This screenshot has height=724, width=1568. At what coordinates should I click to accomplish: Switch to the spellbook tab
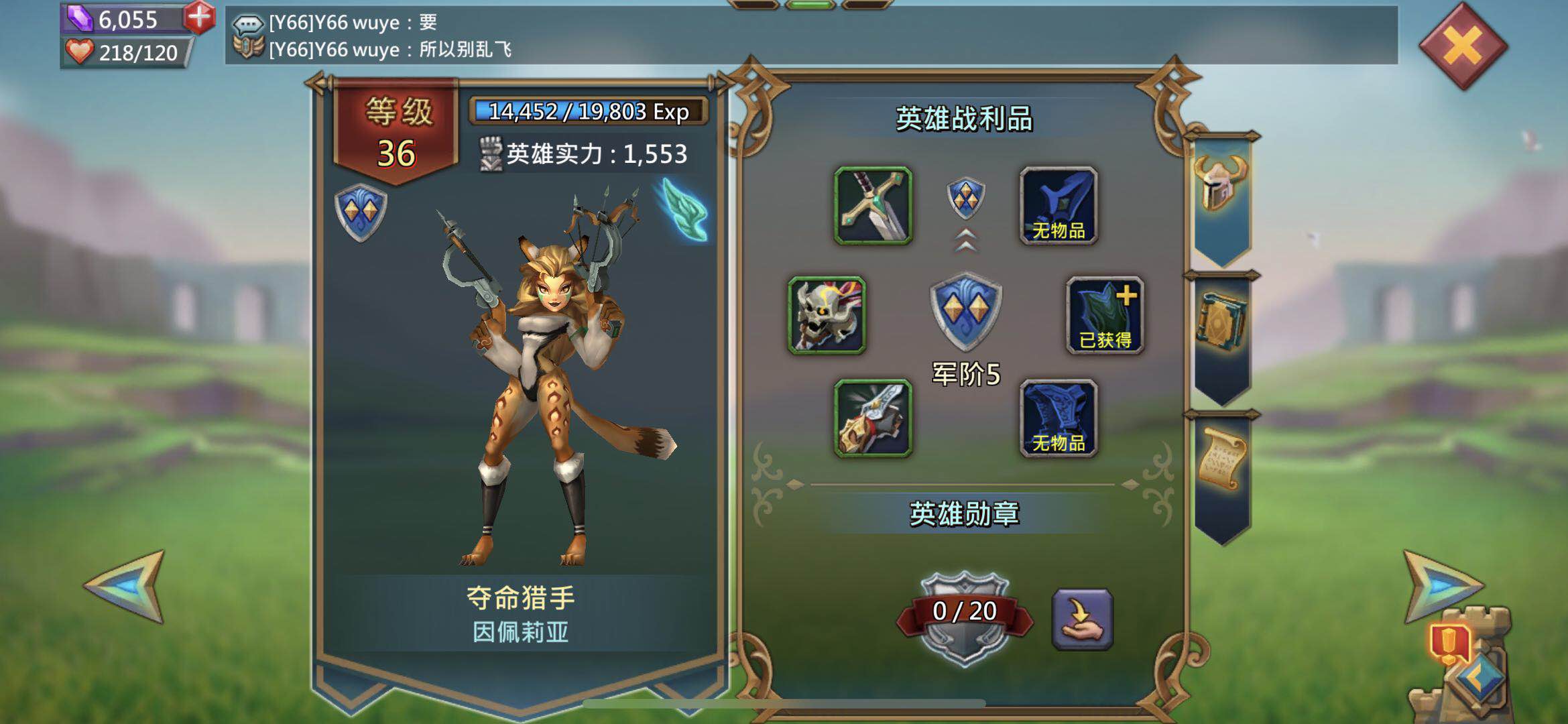pyautogui.click(x=1221, y=326)
